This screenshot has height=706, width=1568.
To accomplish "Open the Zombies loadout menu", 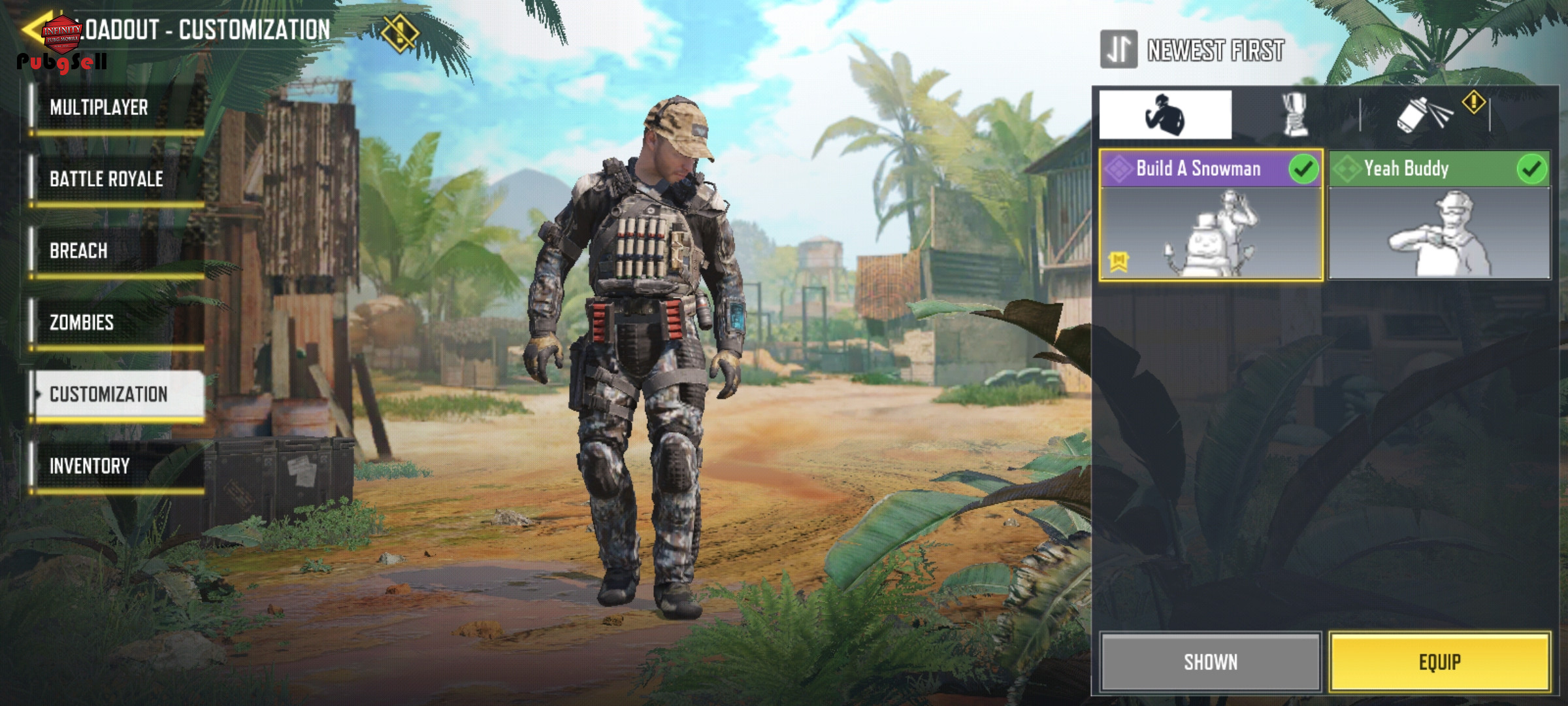I will coord(118,323).
